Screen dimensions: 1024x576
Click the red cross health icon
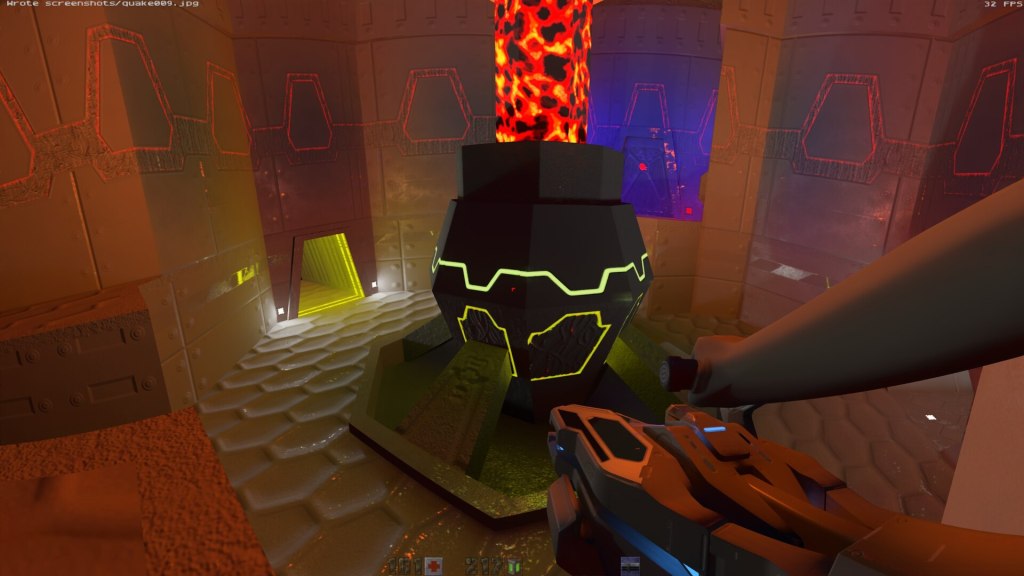point(433,567)
